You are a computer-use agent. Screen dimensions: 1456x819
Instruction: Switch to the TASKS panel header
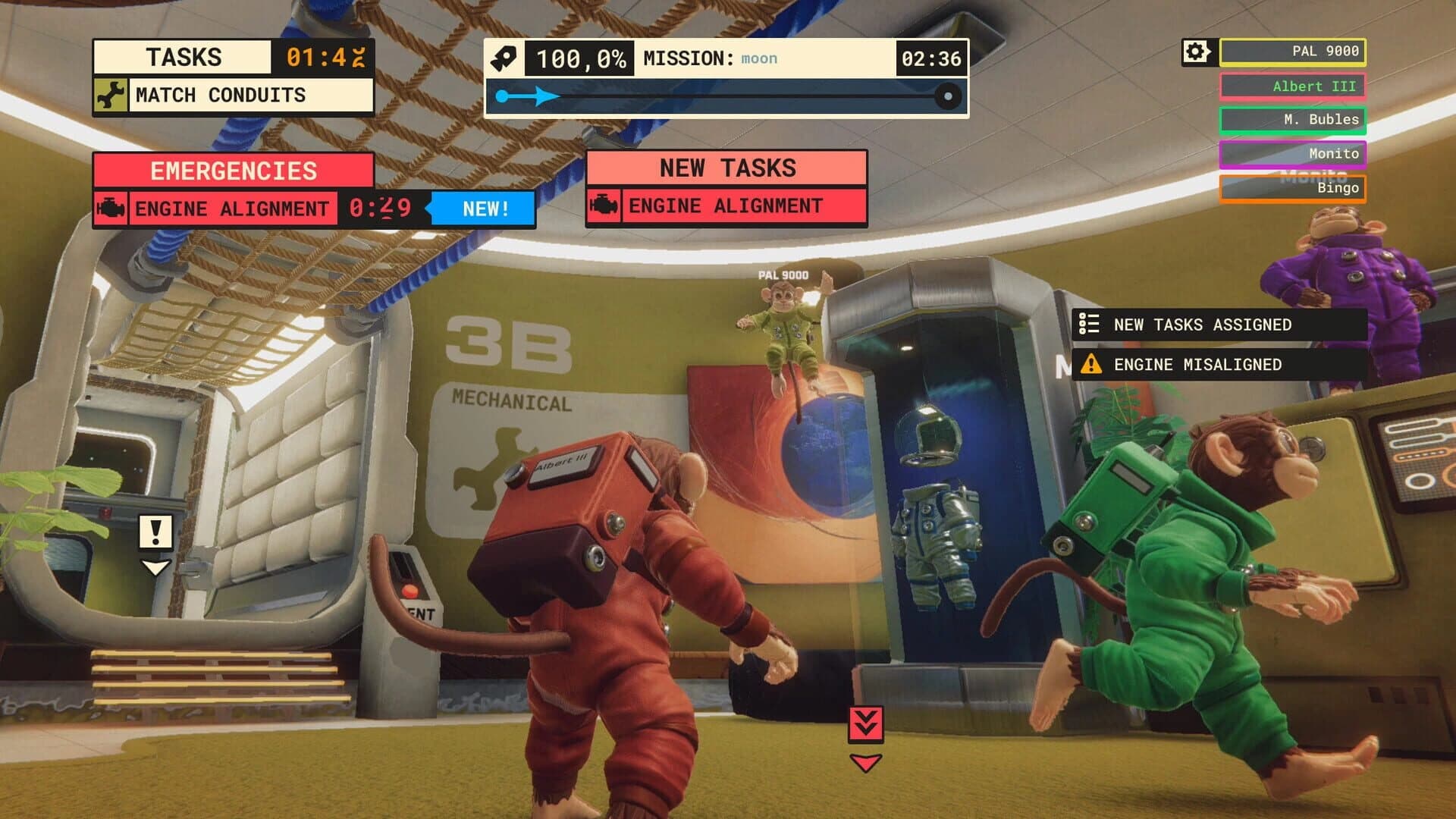184,56
